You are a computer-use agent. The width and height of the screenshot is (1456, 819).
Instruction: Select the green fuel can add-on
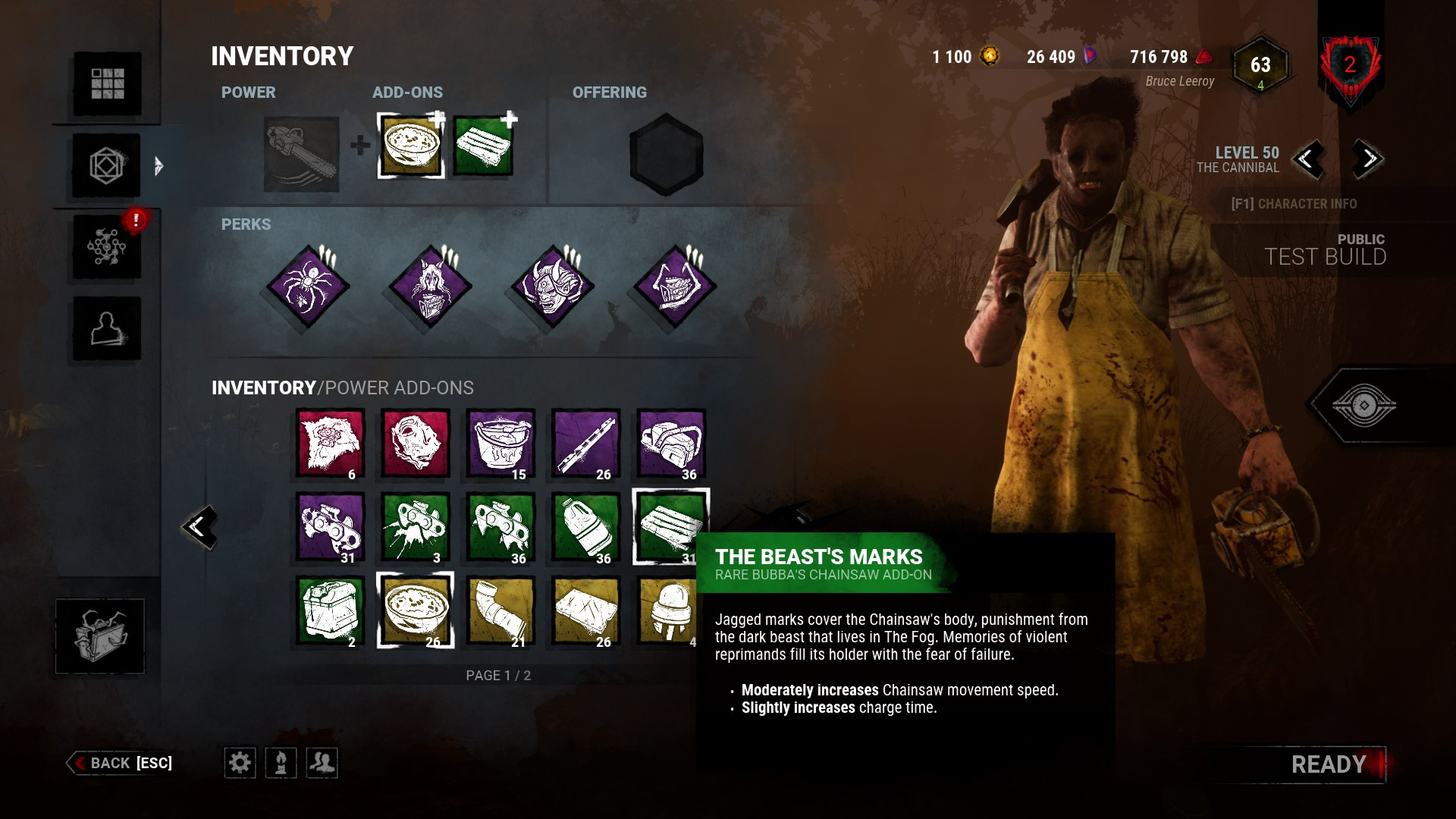pyautogui.click(x=330, y=610)
